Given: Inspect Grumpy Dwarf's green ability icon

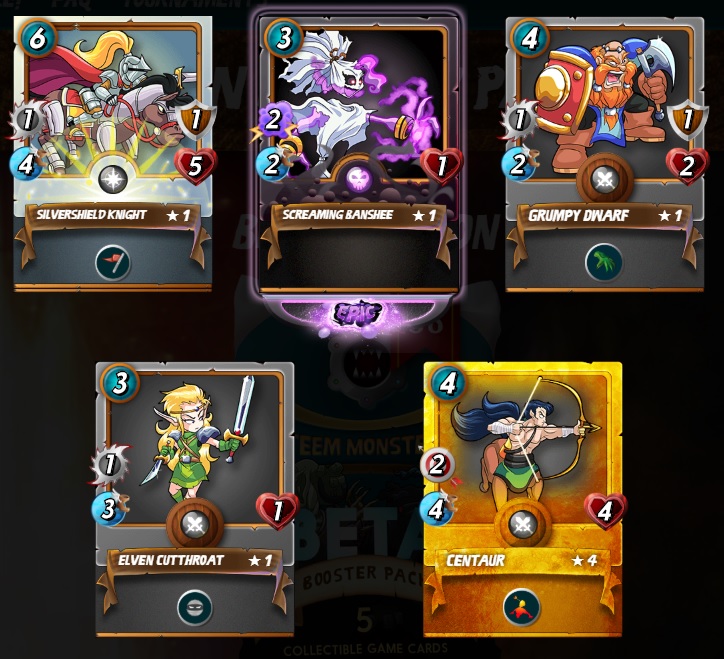Looking at the screenshot, I should tap(604, 262).
